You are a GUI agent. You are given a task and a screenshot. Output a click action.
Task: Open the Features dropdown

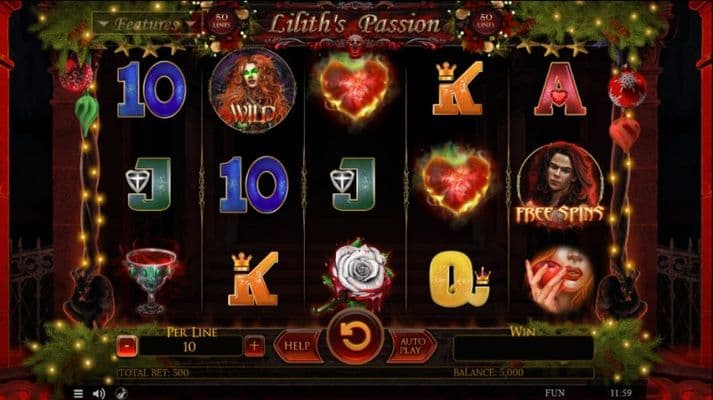(x=147, y=22)
